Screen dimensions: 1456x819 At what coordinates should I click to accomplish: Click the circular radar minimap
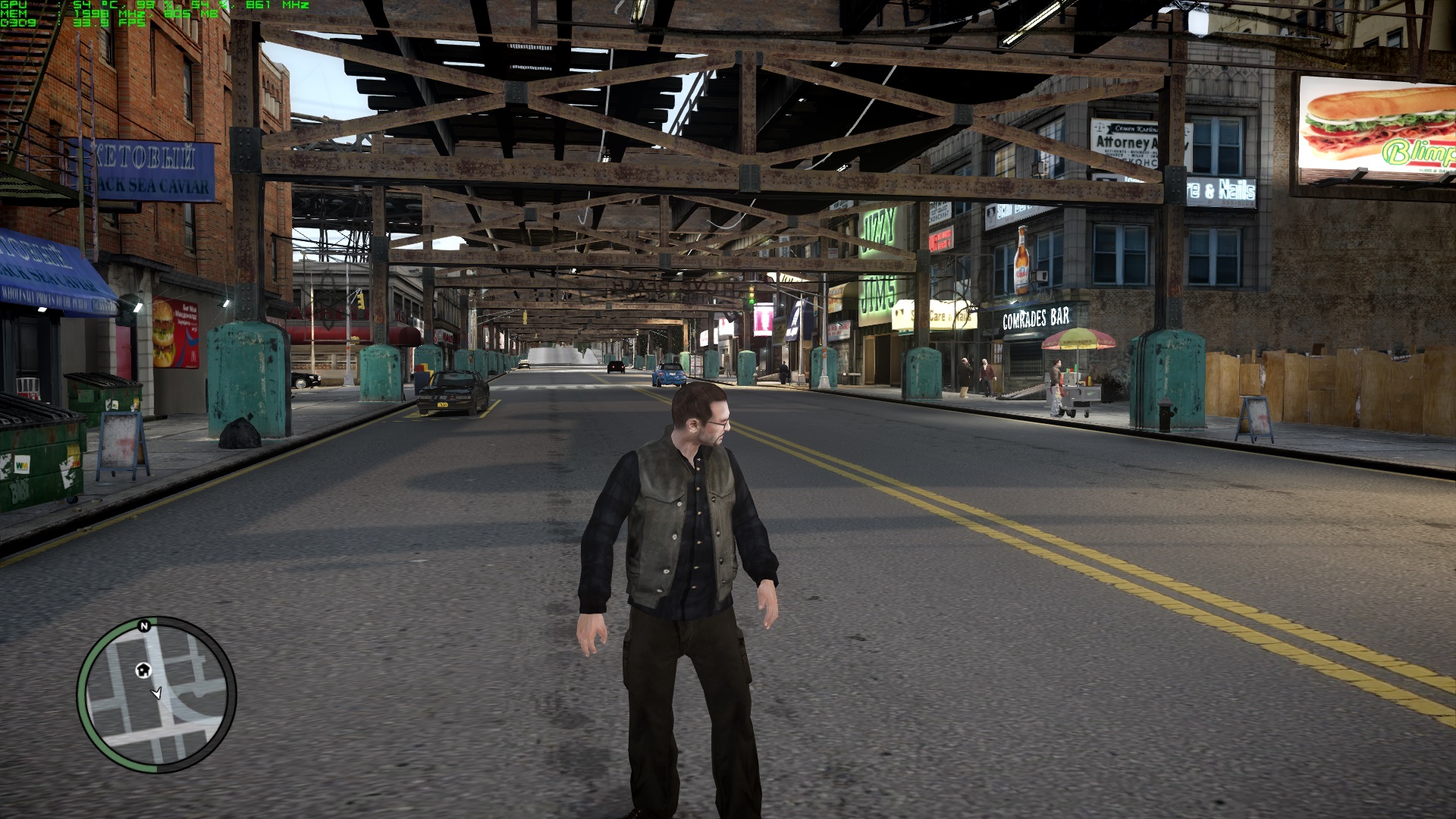157,695
